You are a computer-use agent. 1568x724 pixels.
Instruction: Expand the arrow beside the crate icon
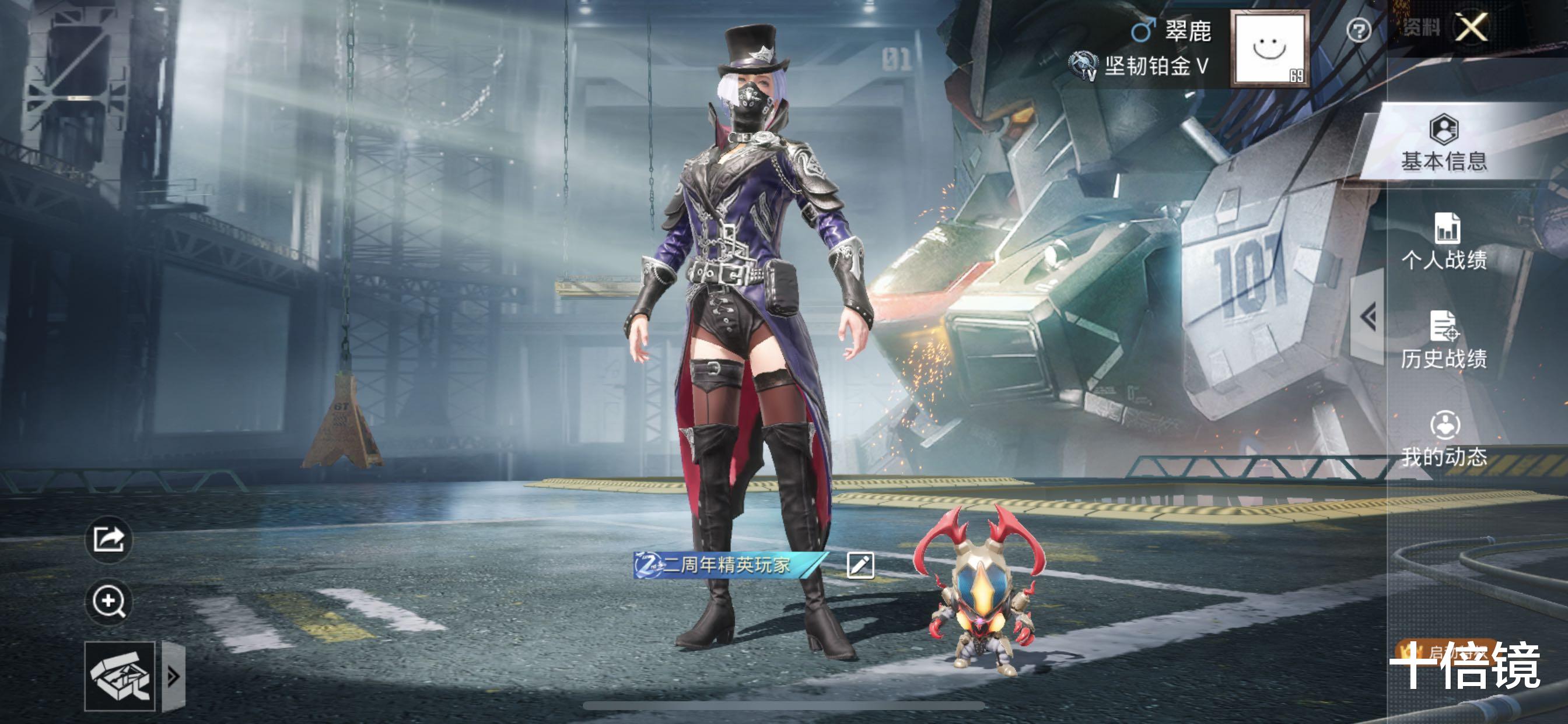tap(173, 676)
